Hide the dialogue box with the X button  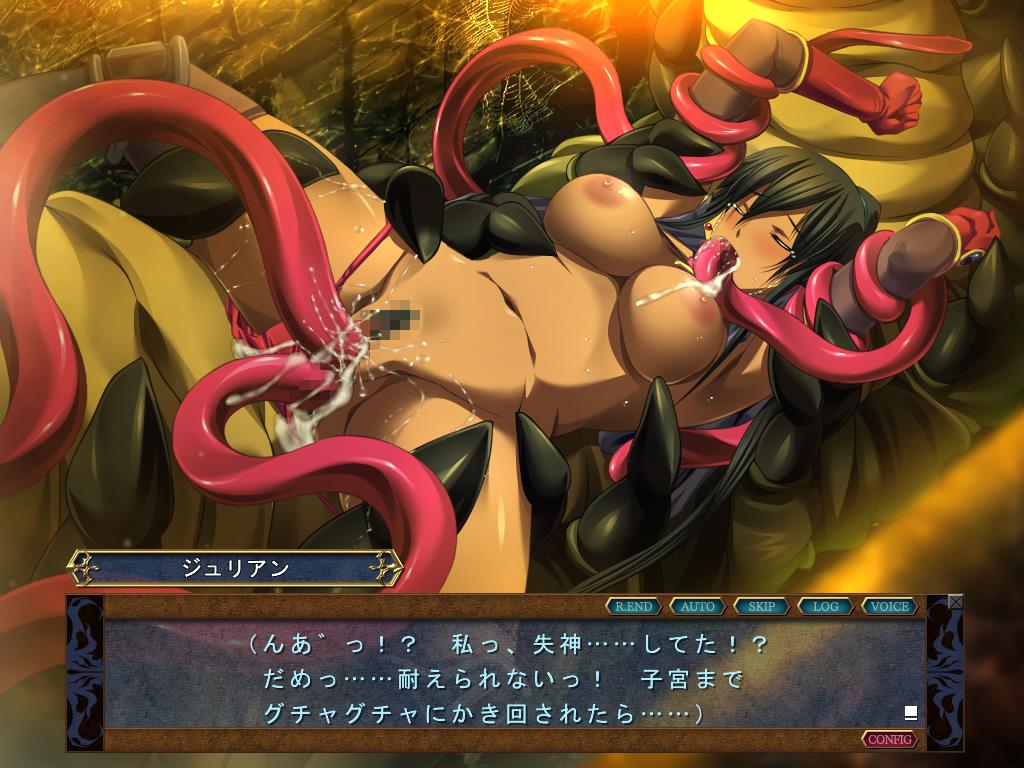click(x=956, y=602)
